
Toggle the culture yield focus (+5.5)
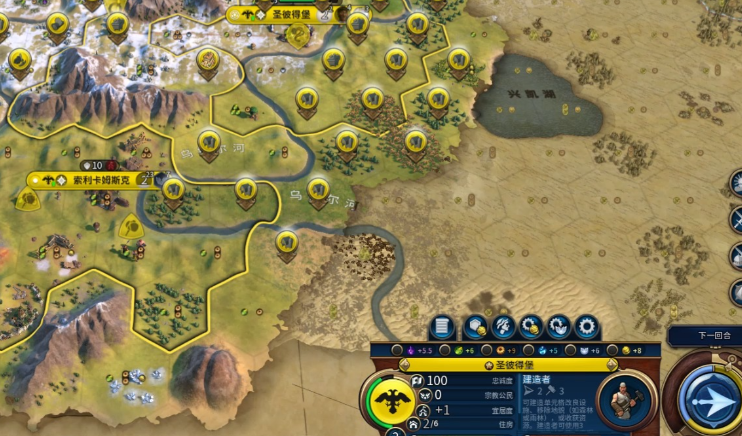[398, 350]
